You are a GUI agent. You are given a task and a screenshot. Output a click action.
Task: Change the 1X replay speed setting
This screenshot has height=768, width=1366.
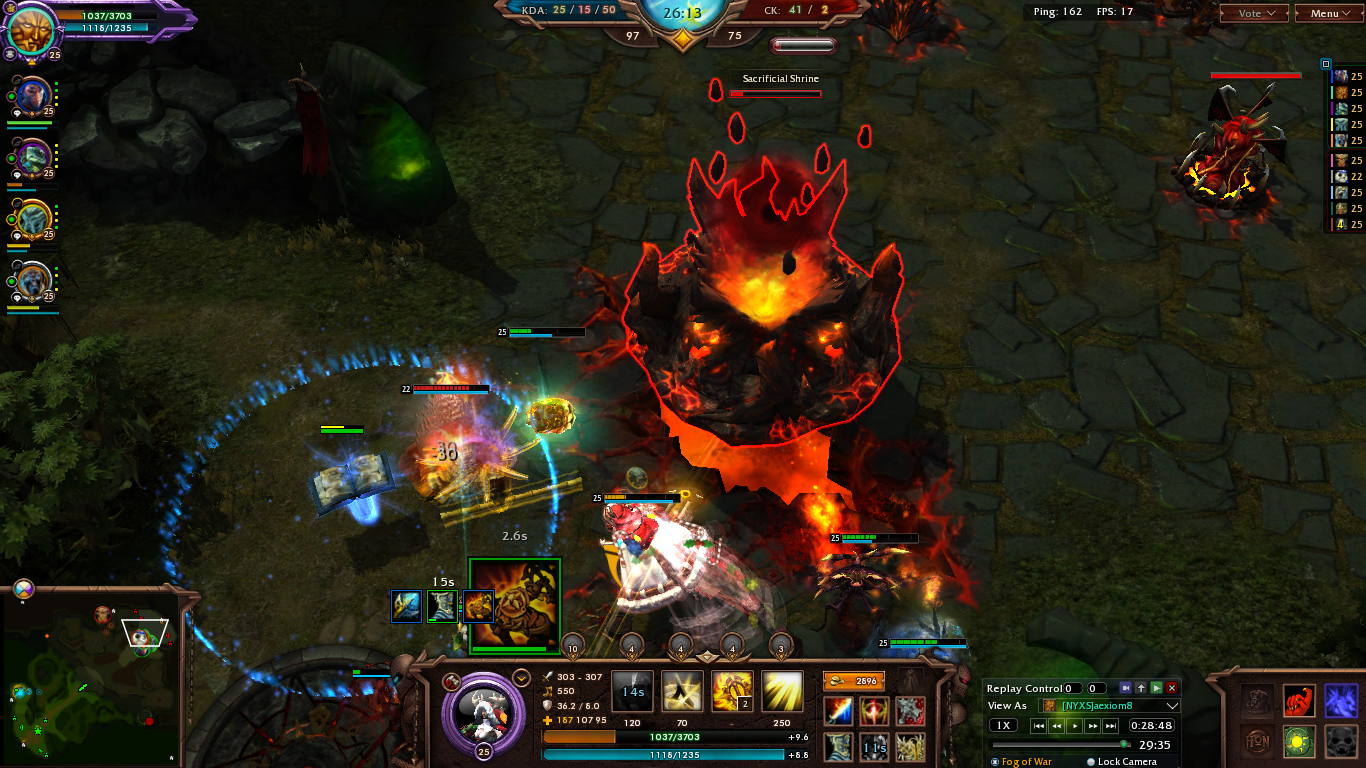(x=1004, y=725)
